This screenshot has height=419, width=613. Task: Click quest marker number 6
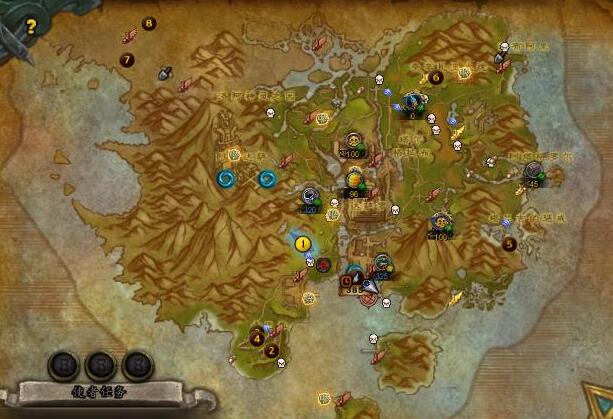coord(436,77)
